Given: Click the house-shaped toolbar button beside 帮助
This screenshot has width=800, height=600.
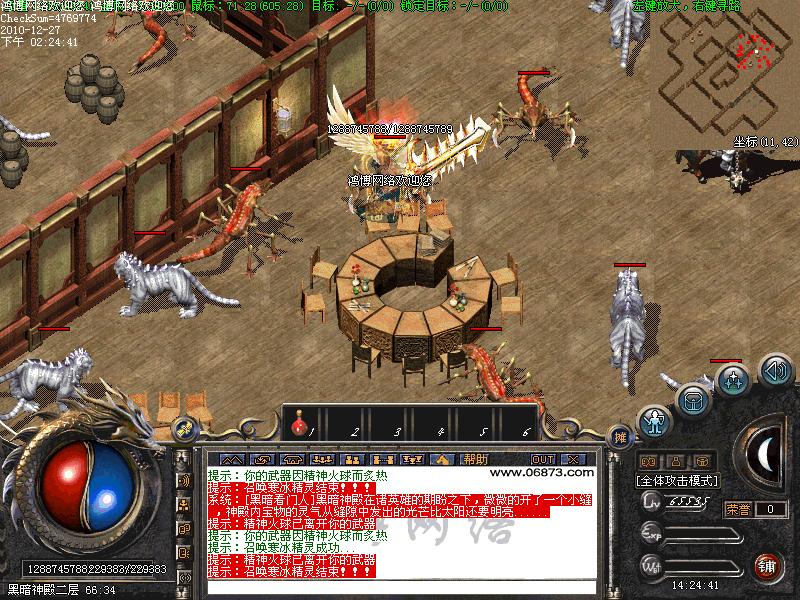Looking at the screenshot, I should (x=441, y=459).
